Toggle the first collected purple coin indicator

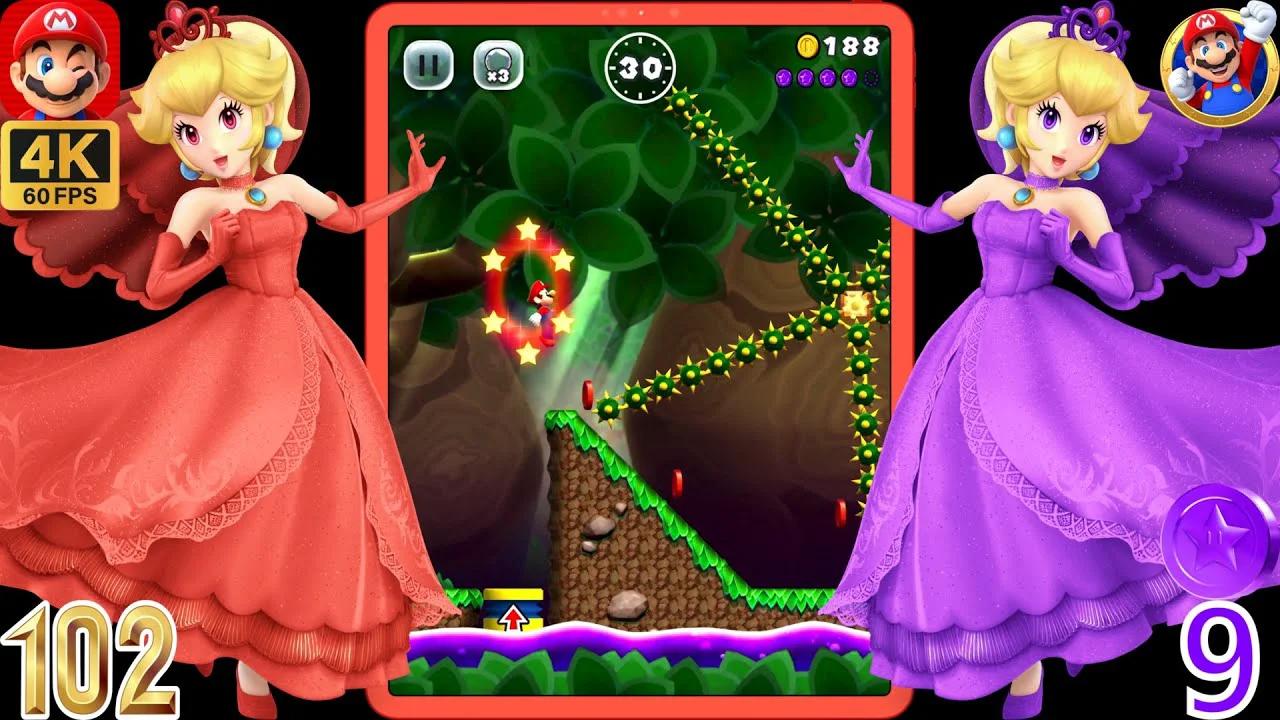(785, 77)
